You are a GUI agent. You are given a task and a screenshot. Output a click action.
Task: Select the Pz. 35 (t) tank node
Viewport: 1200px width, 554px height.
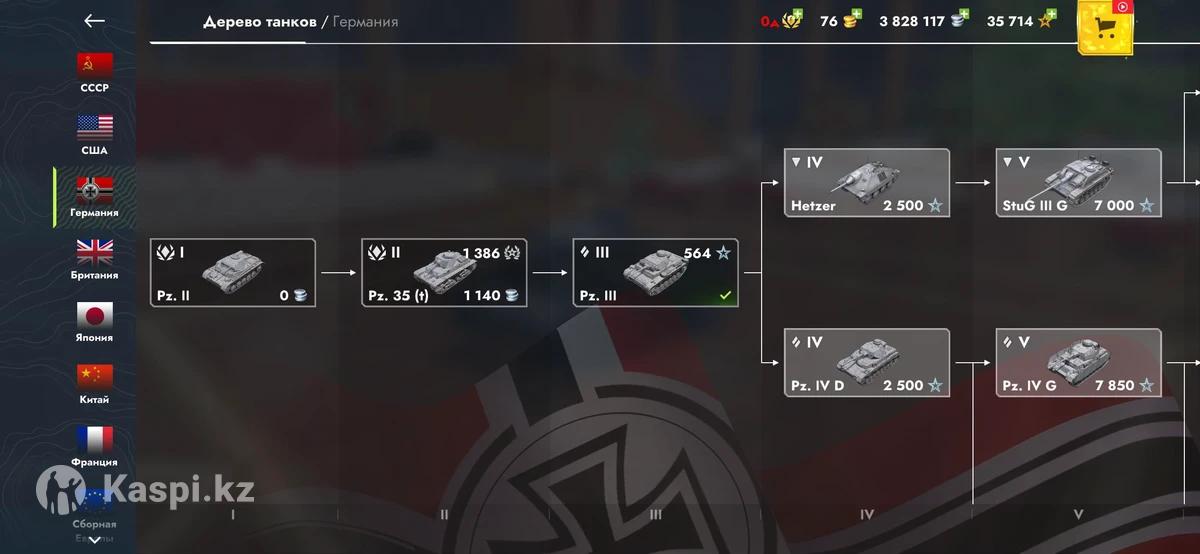[444, 272]
